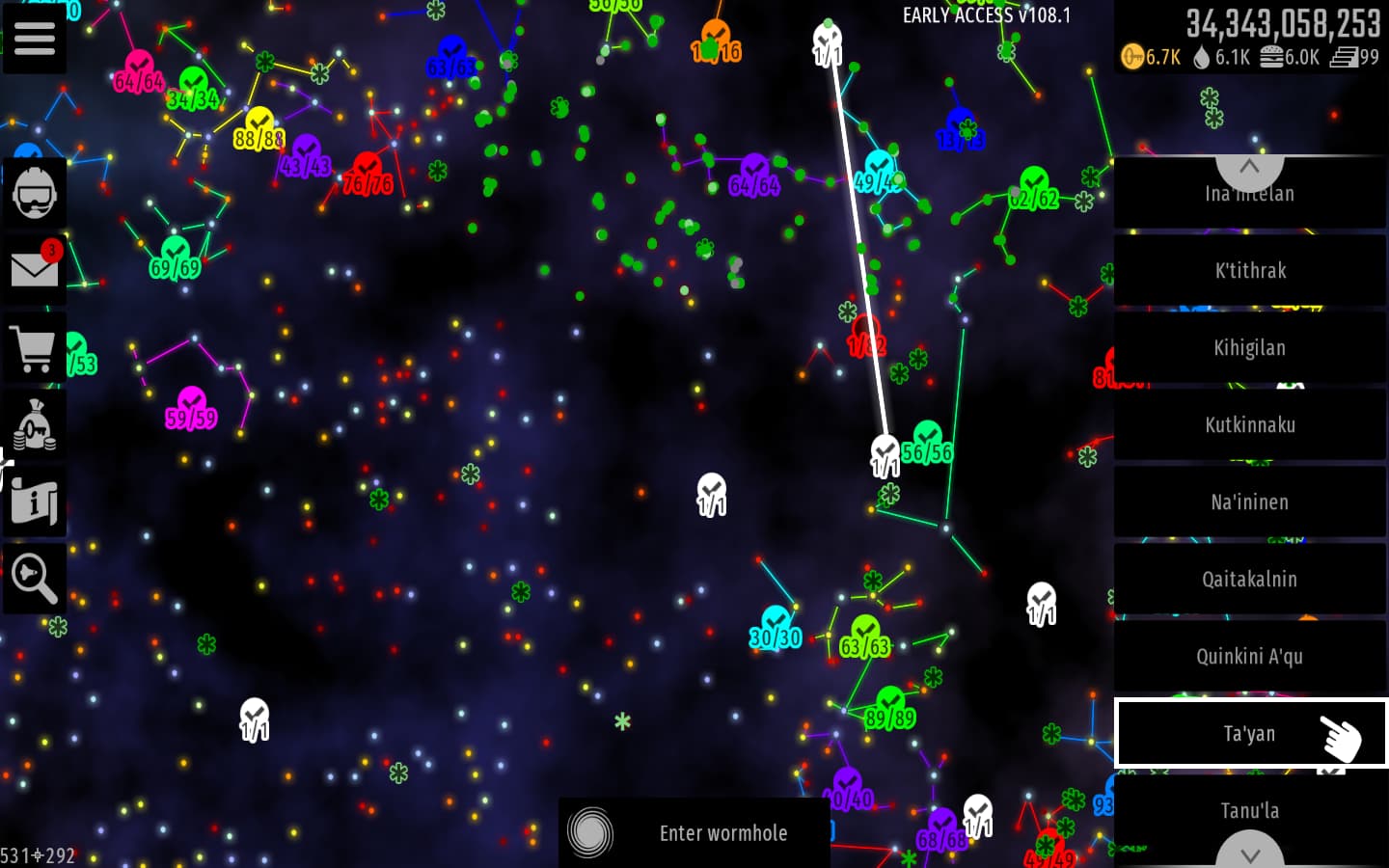This screenshot has width=1389, height=868.
Task: Select Na'ininen list row
Action: click(1249, 502)
